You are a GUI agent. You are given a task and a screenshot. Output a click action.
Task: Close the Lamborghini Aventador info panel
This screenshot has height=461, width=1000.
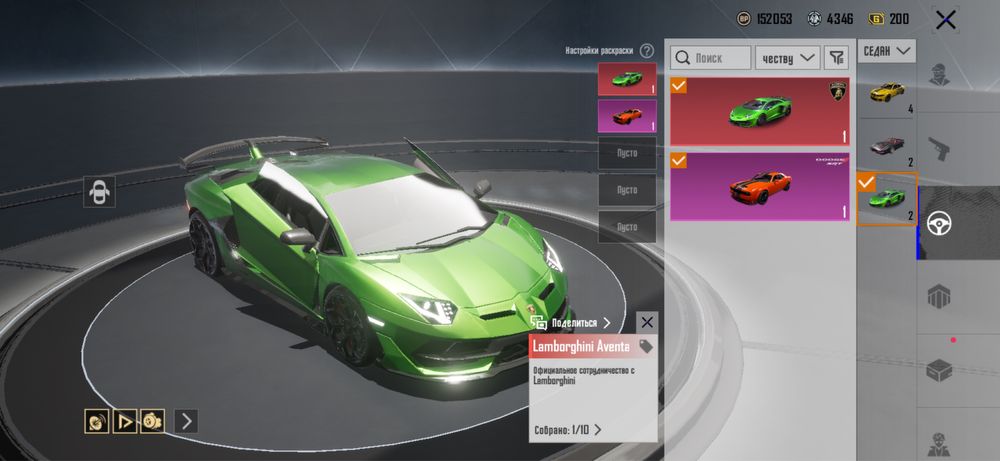tap(647, 322)
